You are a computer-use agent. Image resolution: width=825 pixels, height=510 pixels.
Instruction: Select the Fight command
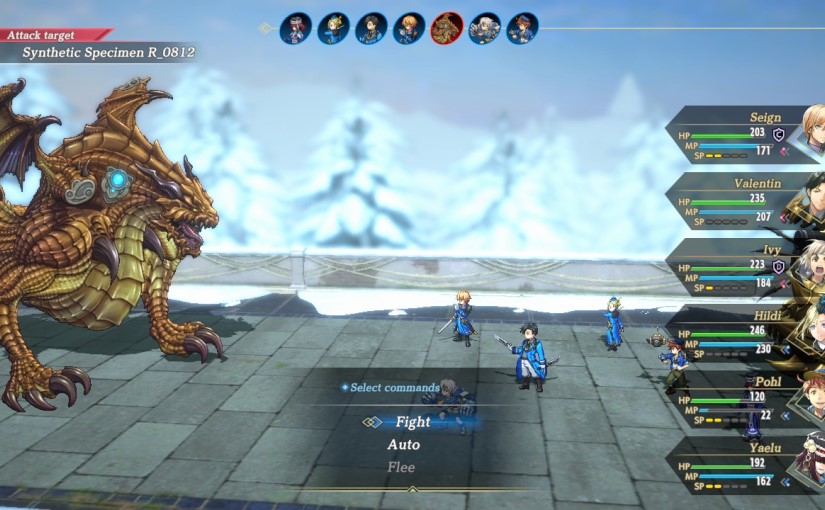(412, 422)
